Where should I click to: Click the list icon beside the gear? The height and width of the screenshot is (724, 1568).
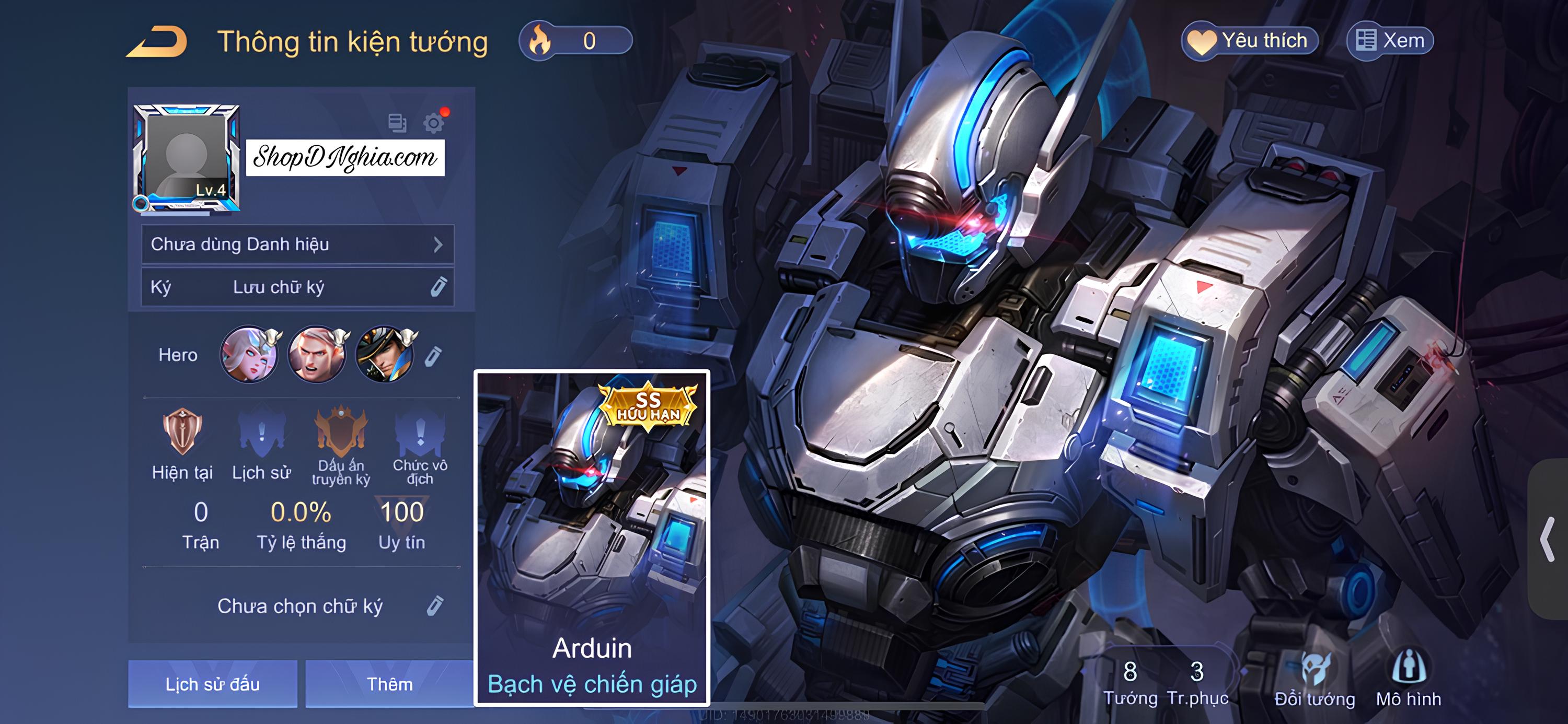(397, 123)
